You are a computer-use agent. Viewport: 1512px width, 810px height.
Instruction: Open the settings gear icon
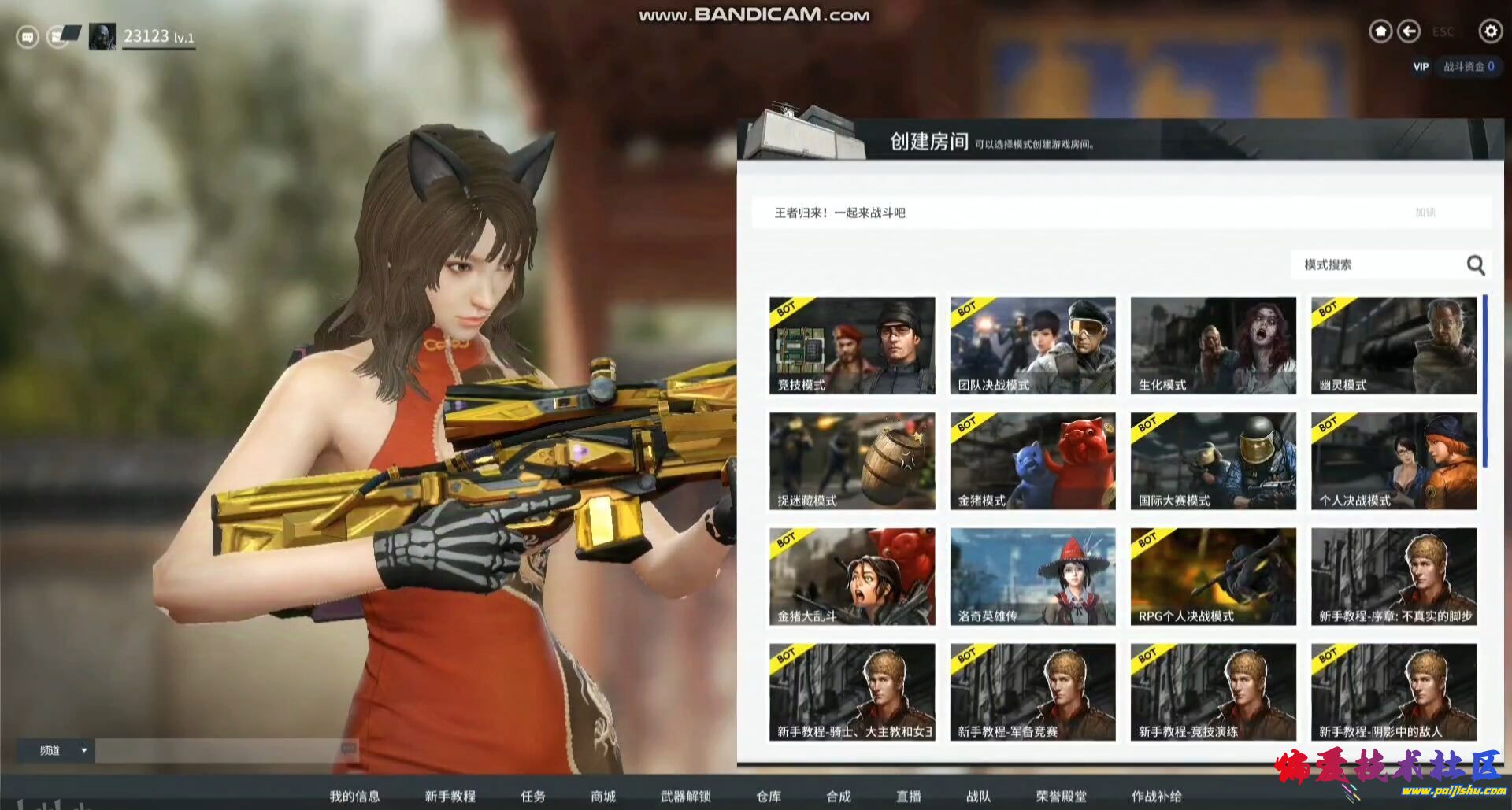pyautogui.click(x=1490, y=31)
